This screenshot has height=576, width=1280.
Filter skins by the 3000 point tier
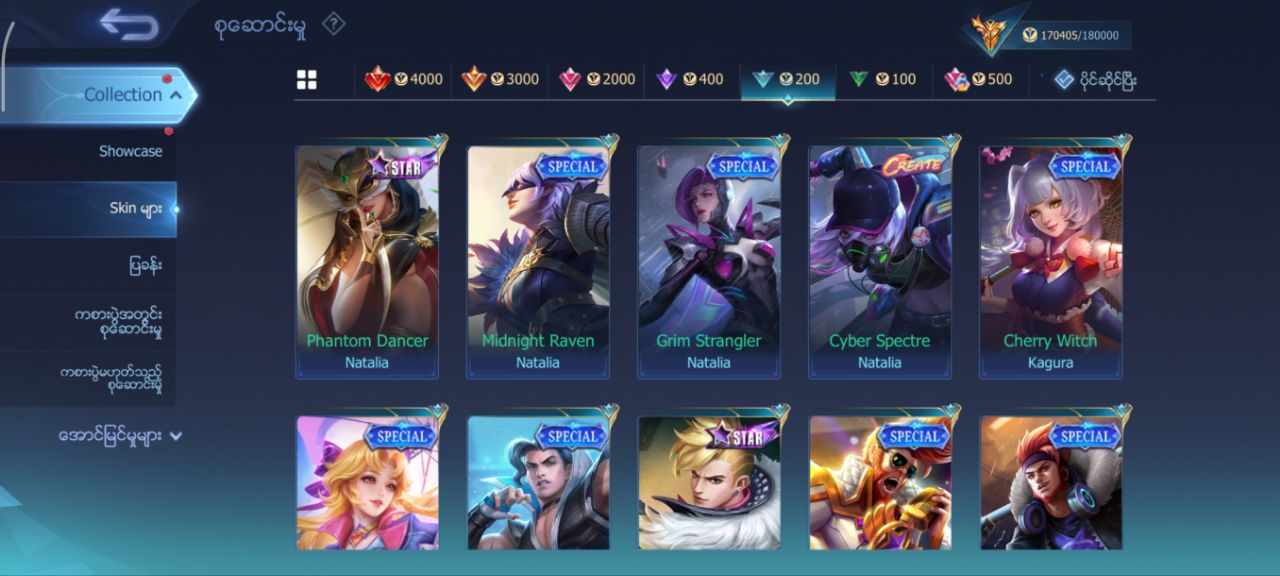500,80
